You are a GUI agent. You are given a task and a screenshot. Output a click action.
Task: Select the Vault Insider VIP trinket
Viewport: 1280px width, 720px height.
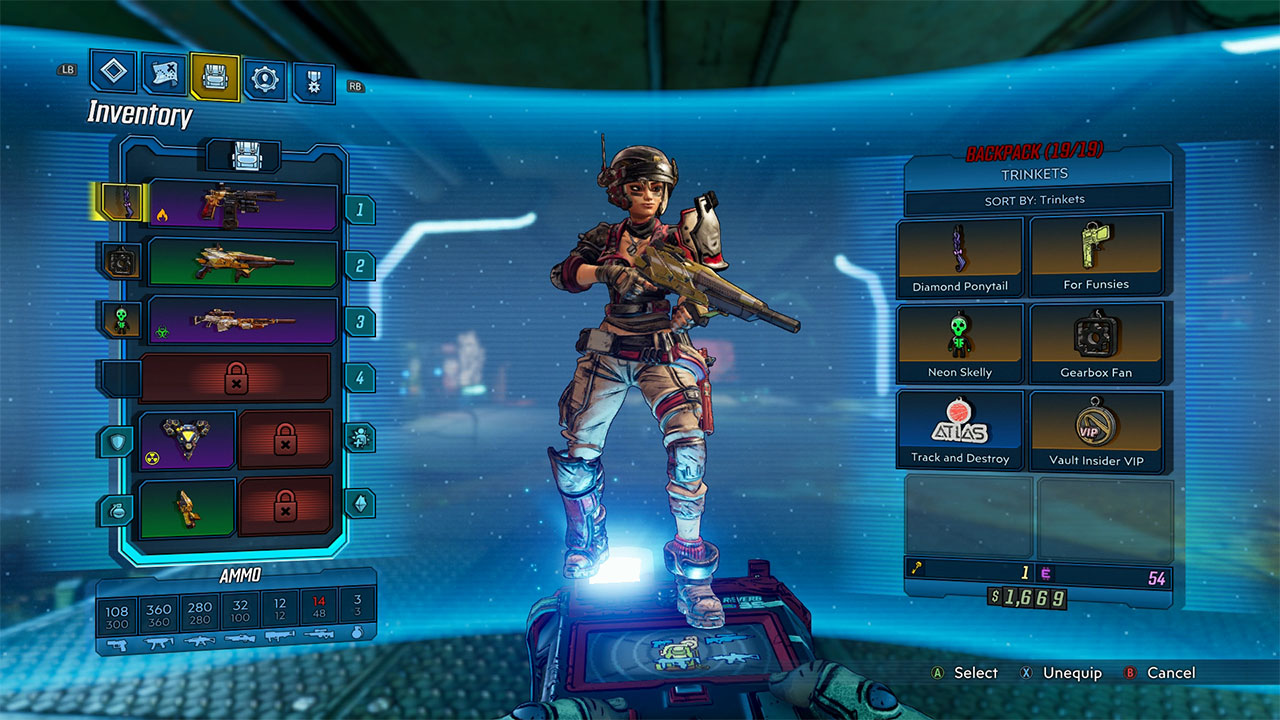[1096, 431]
